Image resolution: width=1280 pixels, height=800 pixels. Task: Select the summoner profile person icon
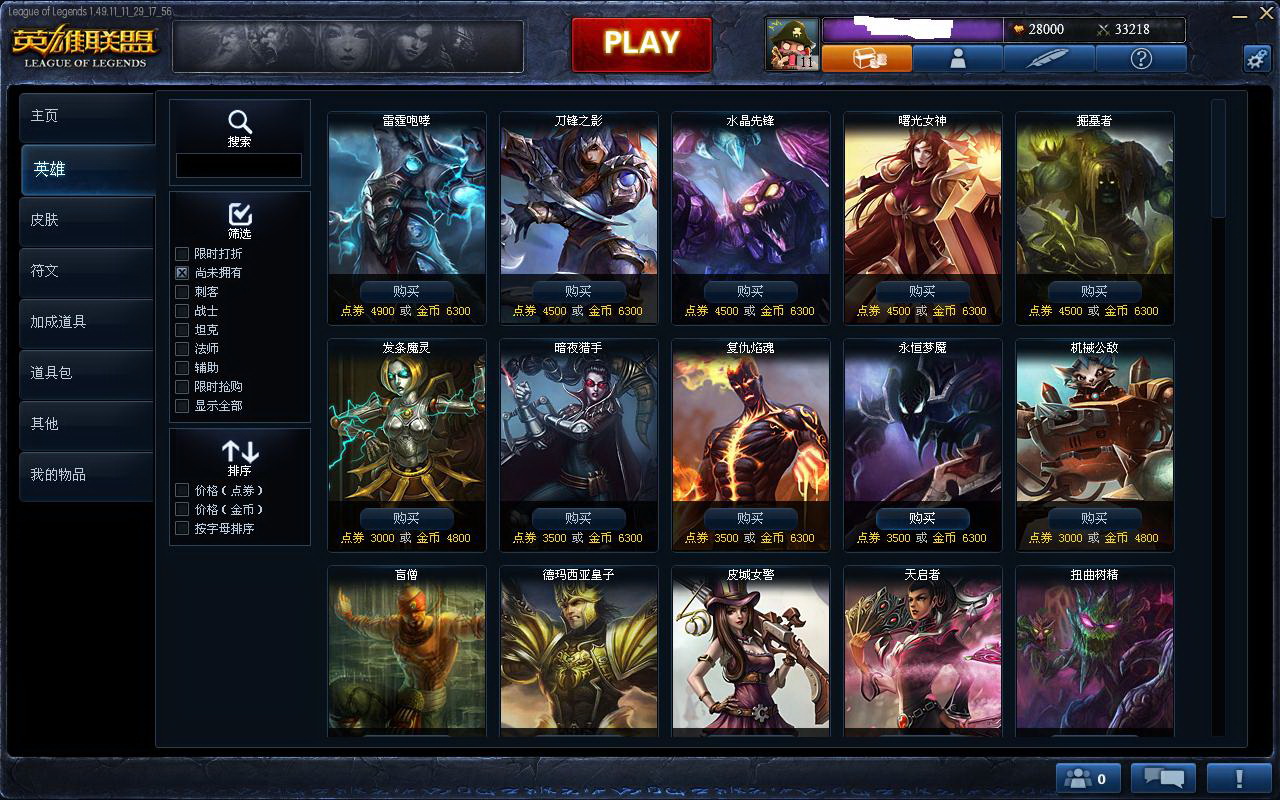tap(956, 58)
